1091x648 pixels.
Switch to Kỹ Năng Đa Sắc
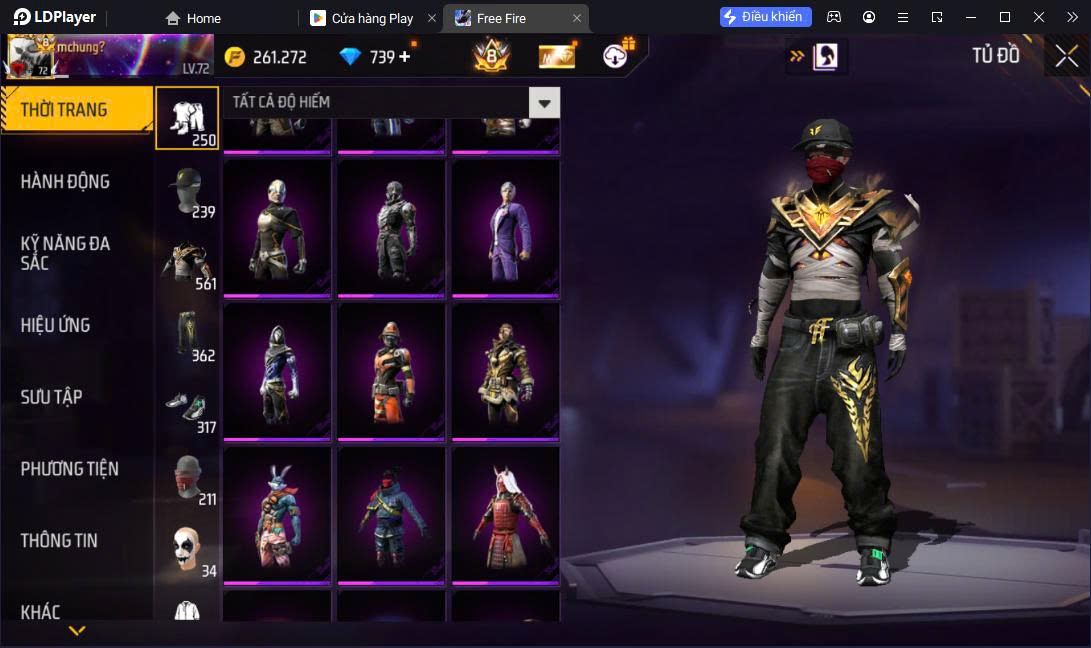(66, 253)
